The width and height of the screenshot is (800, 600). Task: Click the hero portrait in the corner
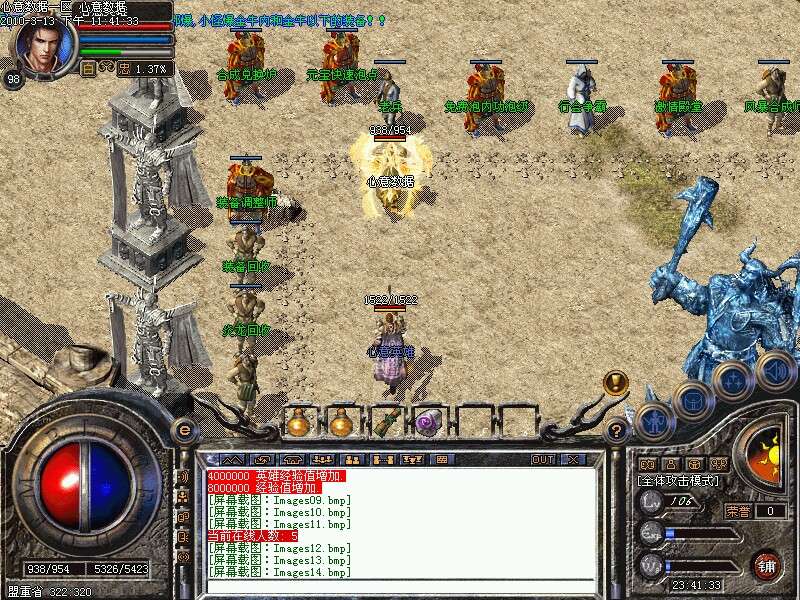click(x=45, y=44)
